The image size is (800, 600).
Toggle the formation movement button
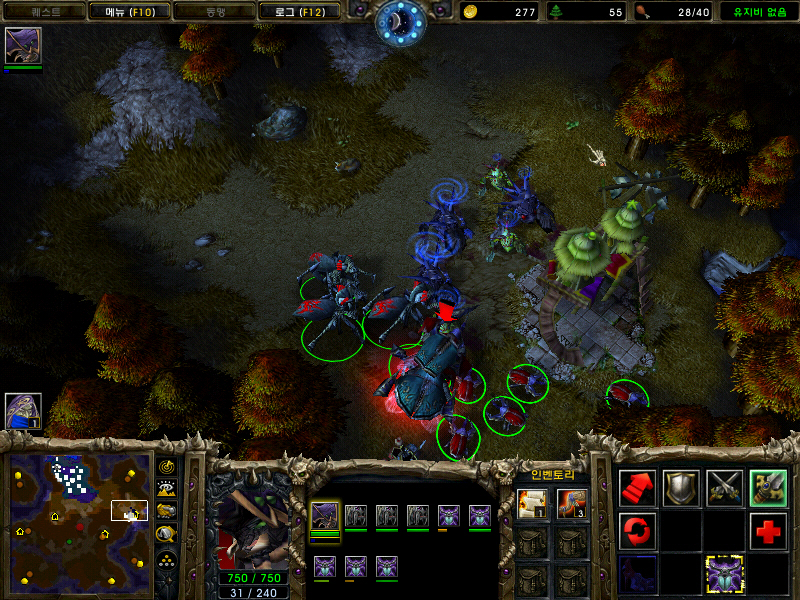[x=167, y=555]
